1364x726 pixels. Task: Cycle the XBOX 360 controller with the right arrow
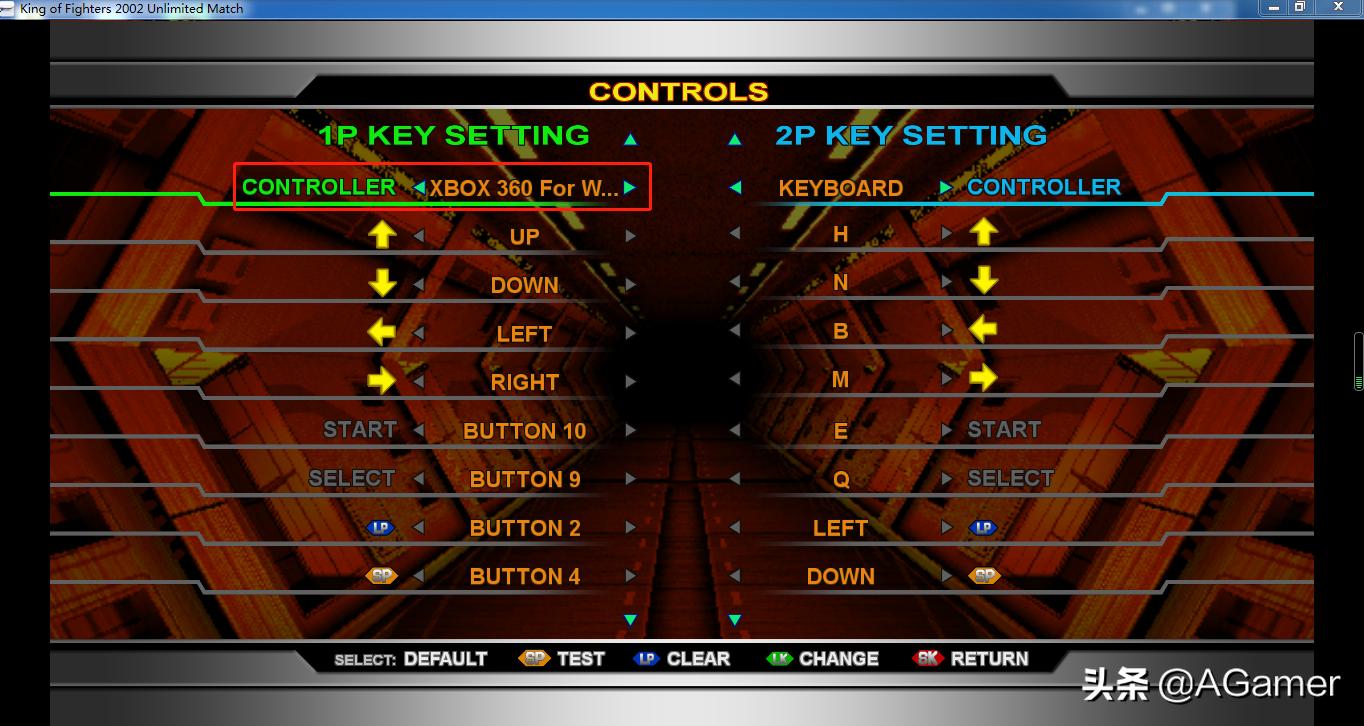pos(628,186)
